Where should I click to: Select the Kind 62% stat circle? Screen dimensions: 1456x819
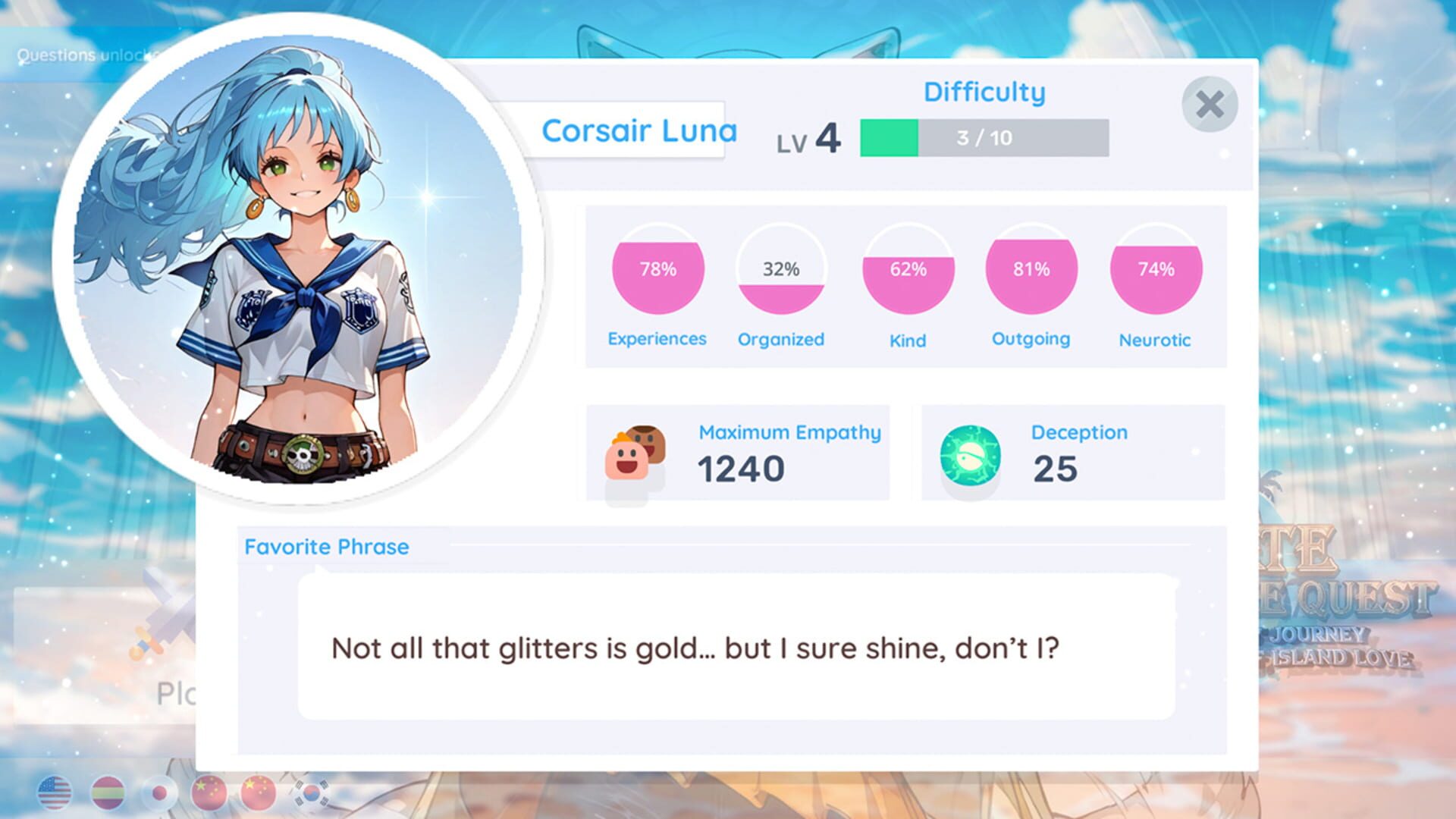(x=907, y=269)
